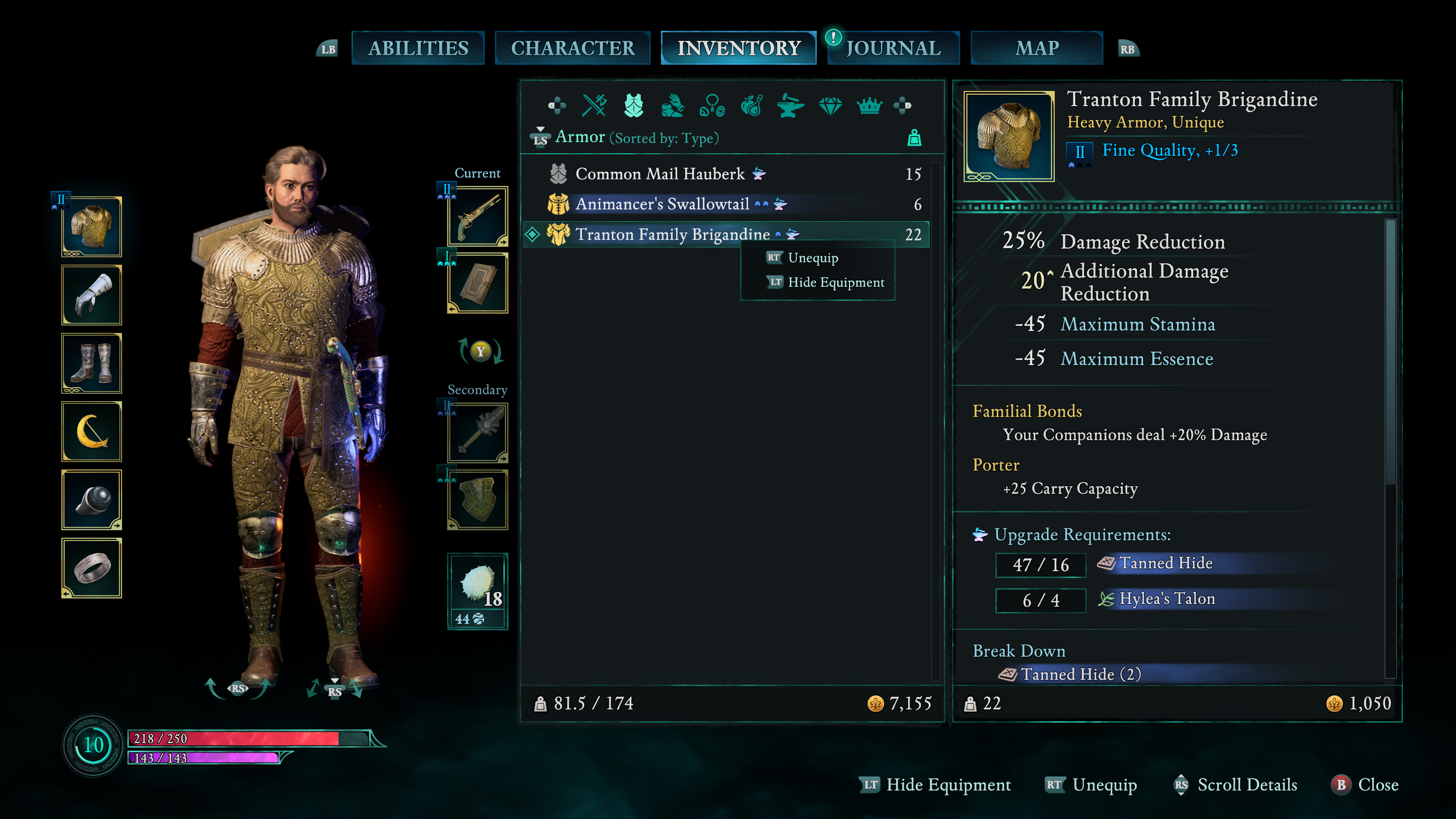Image resolution: width=1456 pixels, height=819 pixels.
Task: Open the Character tab
Action: pos(572,48)
